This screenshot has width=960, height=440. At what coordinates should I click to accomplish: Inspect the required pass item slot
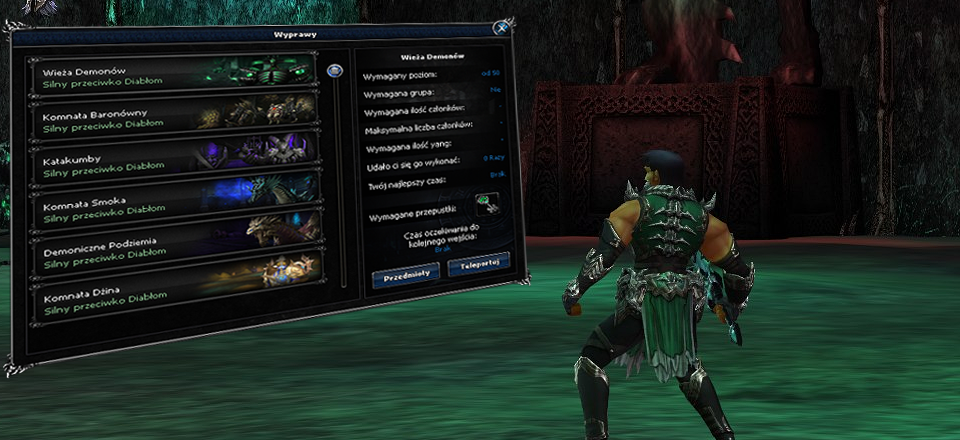click(486, 203)
